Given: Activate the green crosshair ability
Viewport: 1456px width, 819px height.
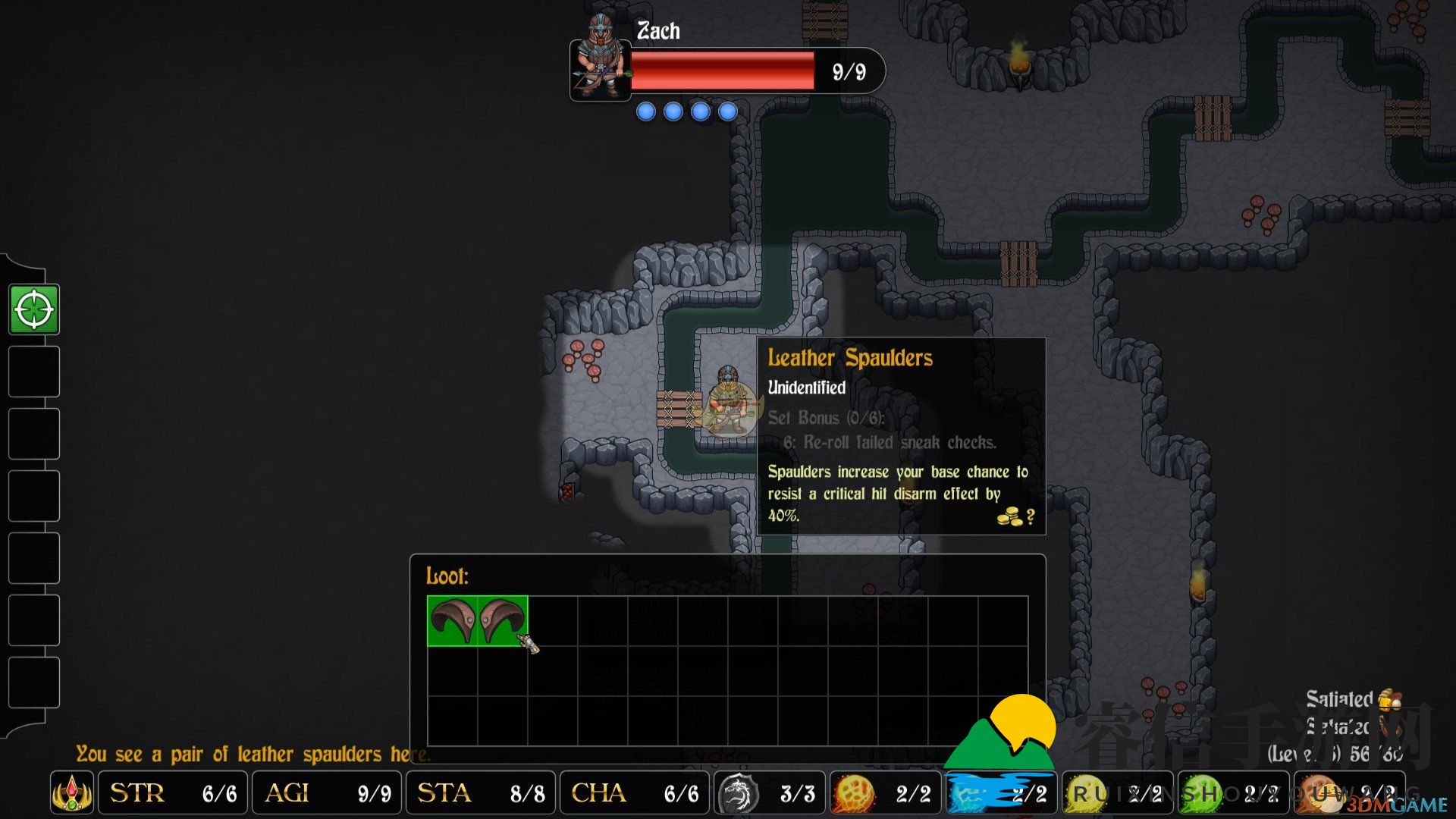Looking at the screenshot, I should click(x=34, y=309).
